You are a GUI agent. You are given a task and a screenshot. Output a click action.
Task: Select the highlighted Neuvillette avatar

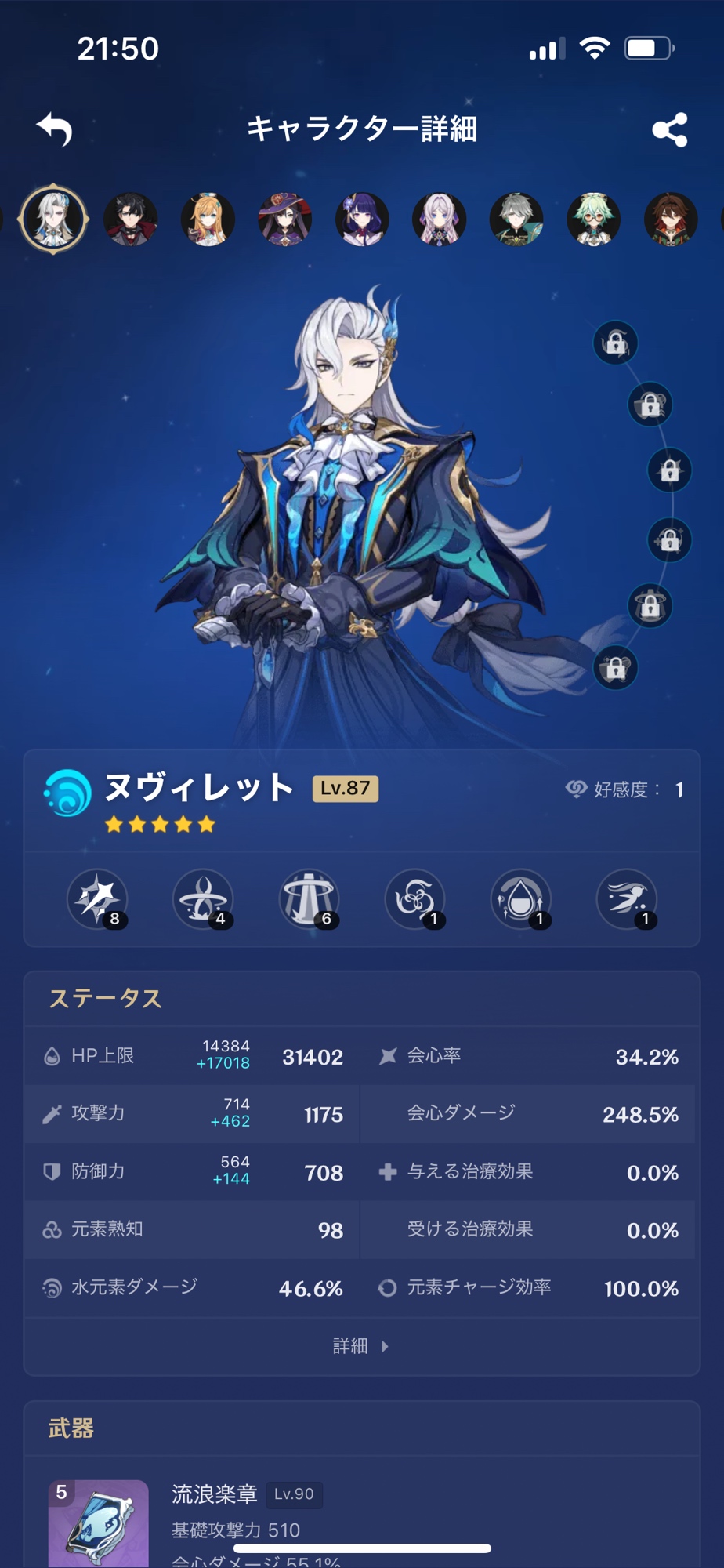[53, 219]
